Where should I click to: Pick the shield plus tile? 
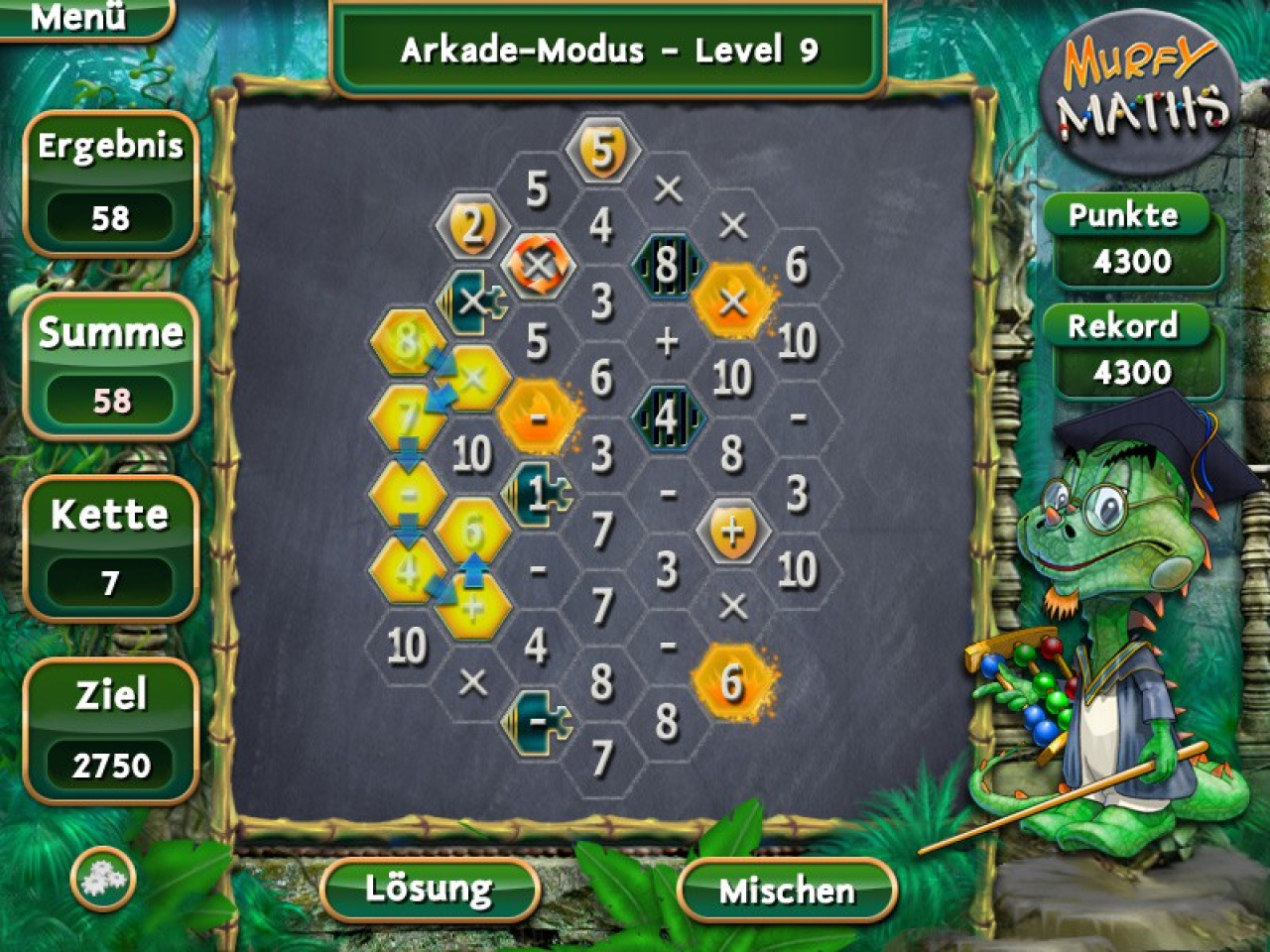coord(732,532)
